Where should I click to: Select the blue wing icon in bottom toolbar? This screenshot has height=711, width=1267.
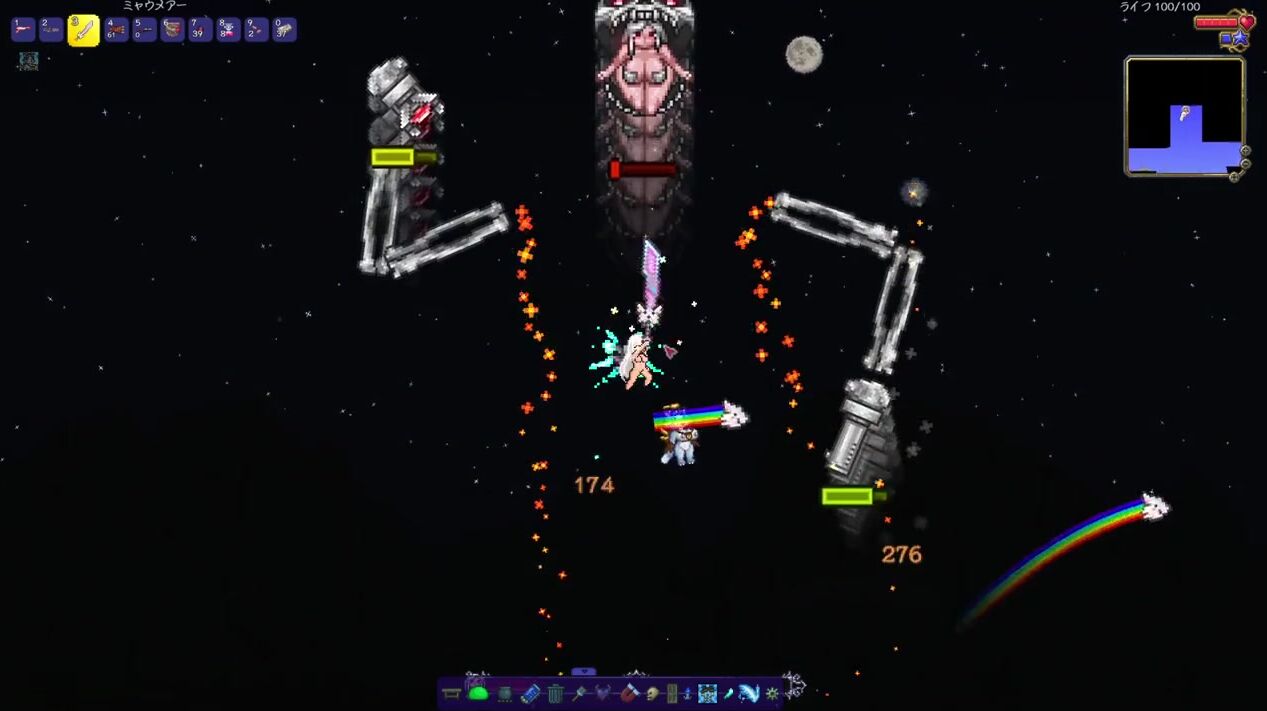click(749, 693)
